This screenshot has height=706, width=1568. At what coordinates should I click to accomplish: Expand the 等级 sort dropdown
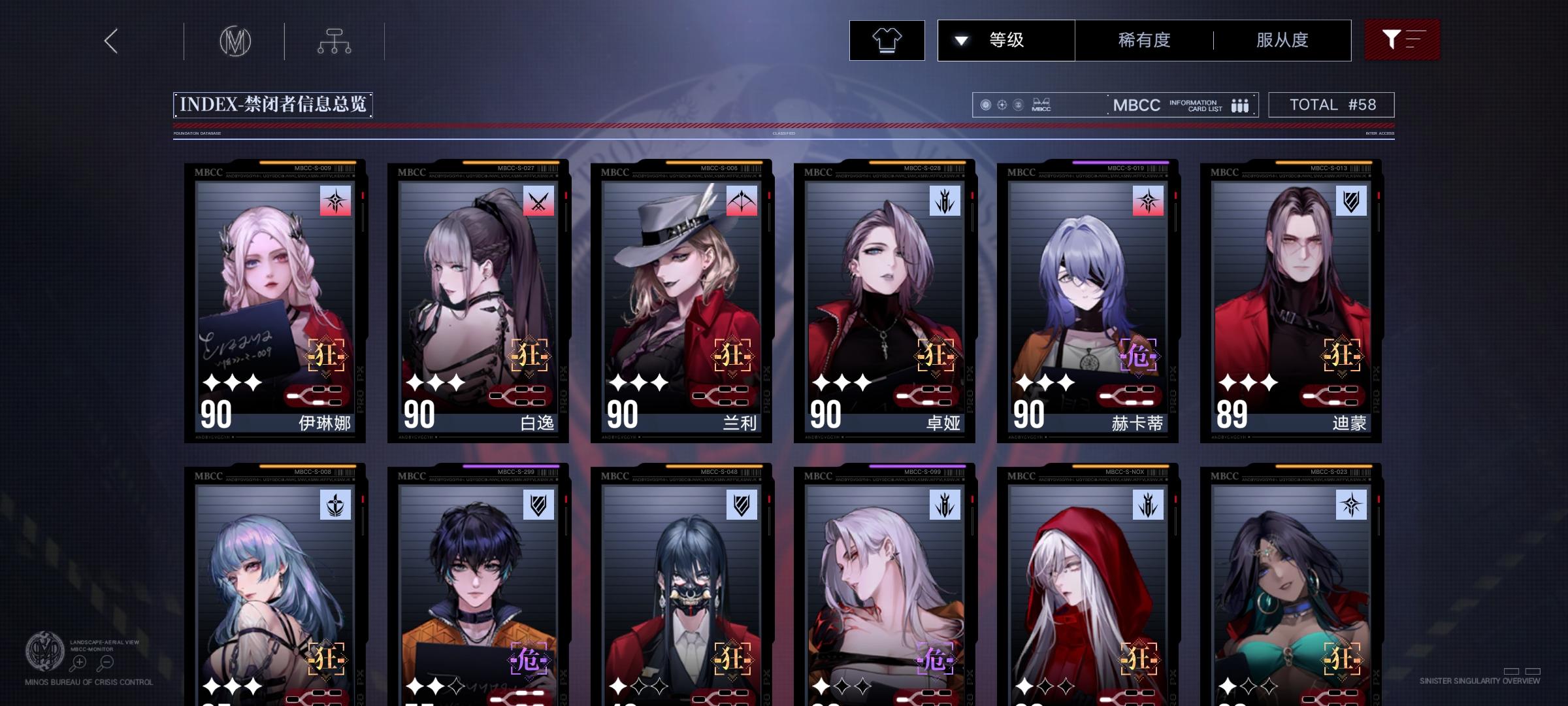[x=1005, y=40]
